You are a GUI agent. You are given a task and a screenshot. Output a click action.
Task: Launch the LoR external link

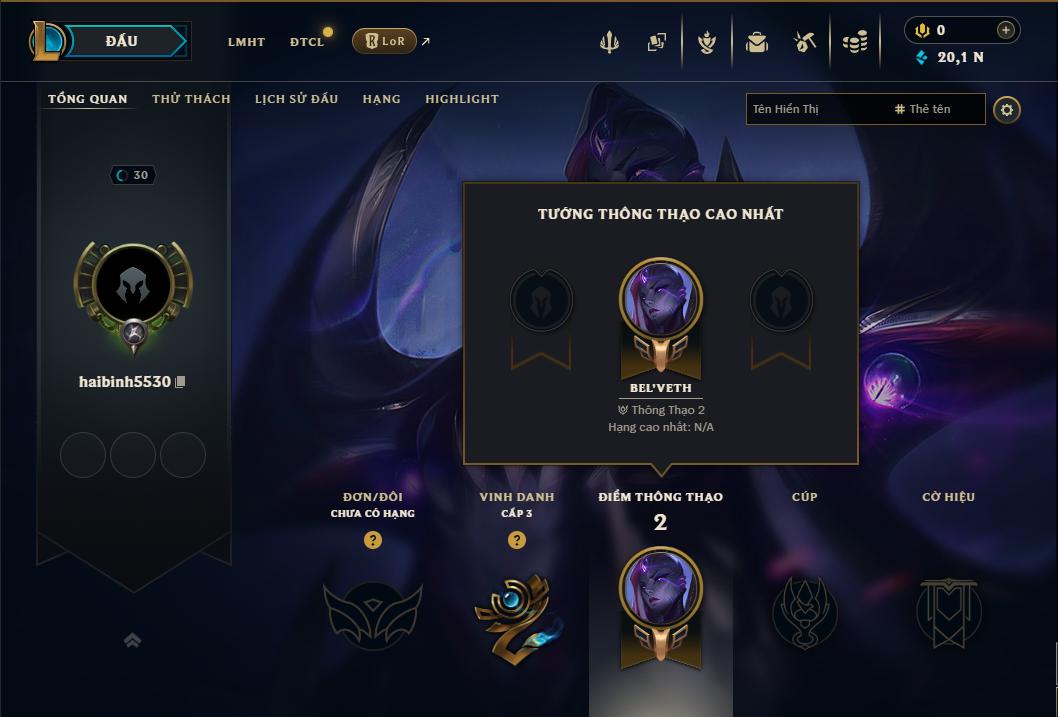click(385, 41)
